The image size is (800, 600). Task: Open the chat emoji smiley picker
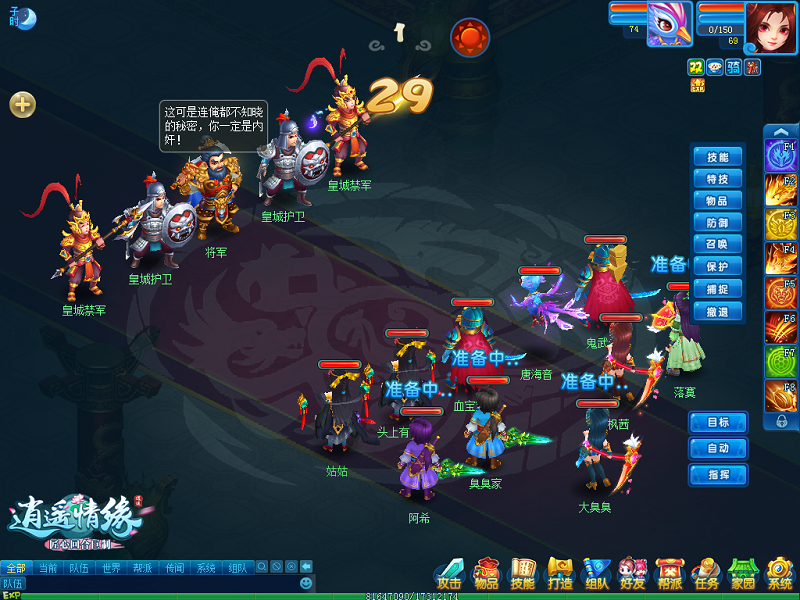[306, 582]
